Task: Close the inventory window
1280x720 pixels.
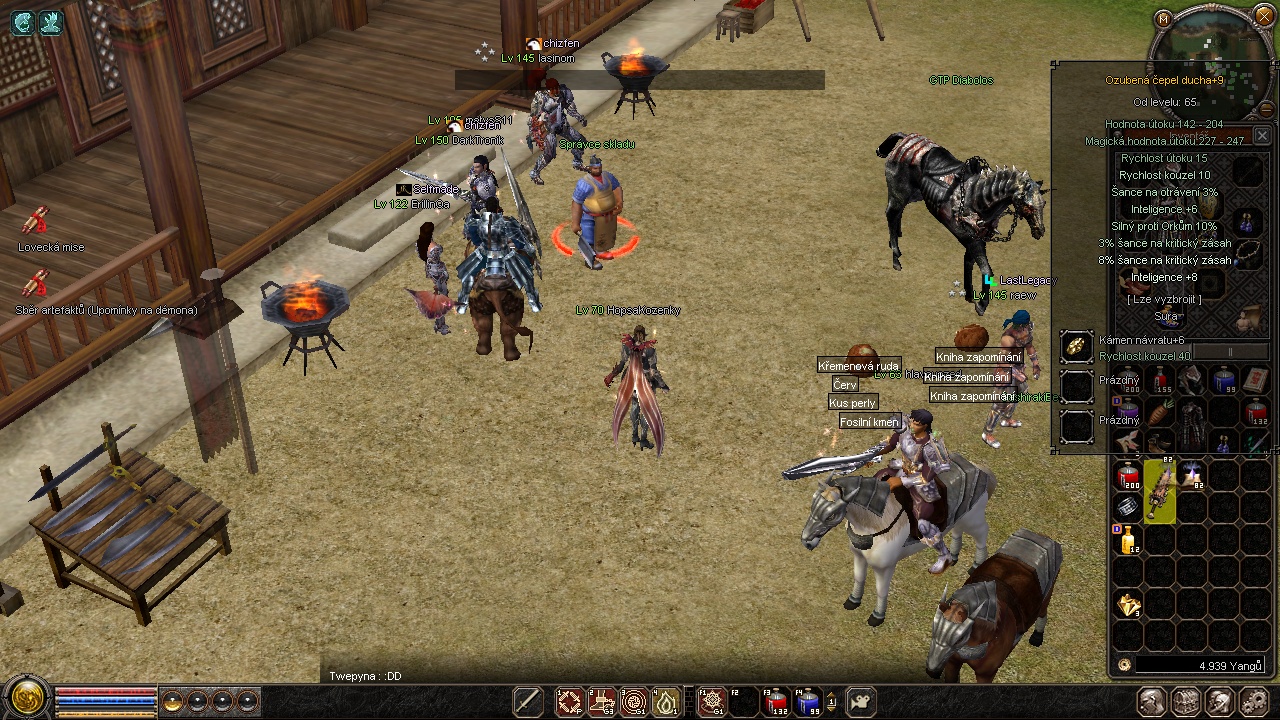Action: point(1262,135)
